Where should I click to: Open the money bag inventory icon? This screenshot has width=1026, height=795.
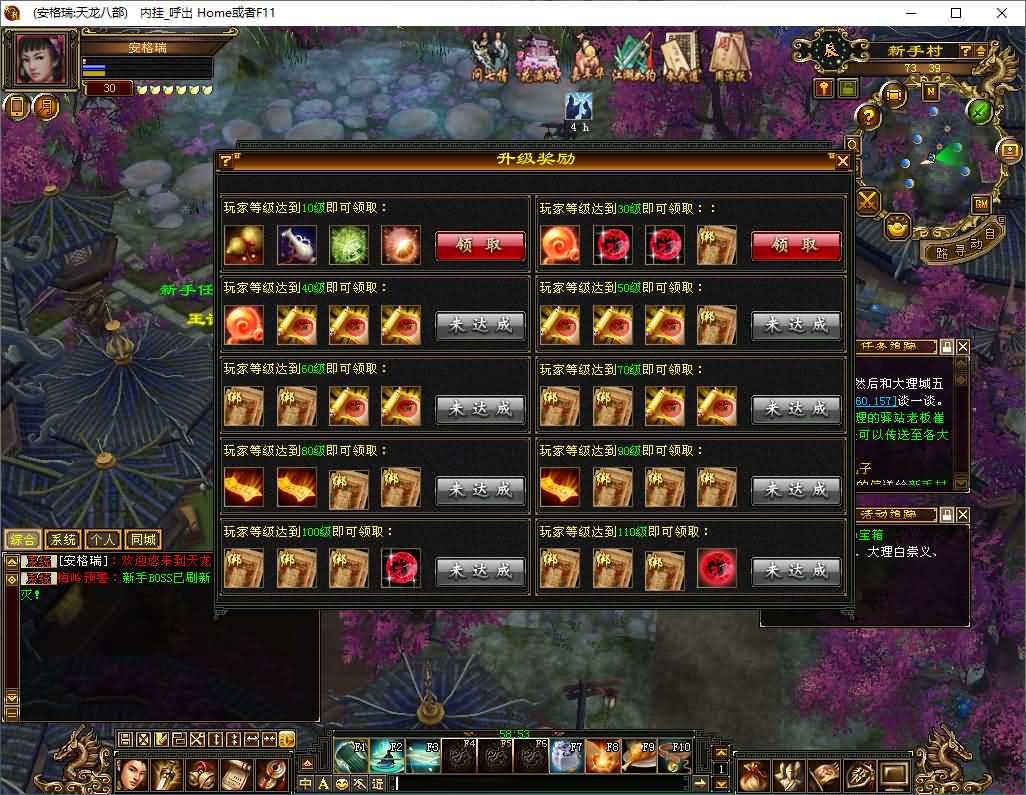[x=755, y=774]
